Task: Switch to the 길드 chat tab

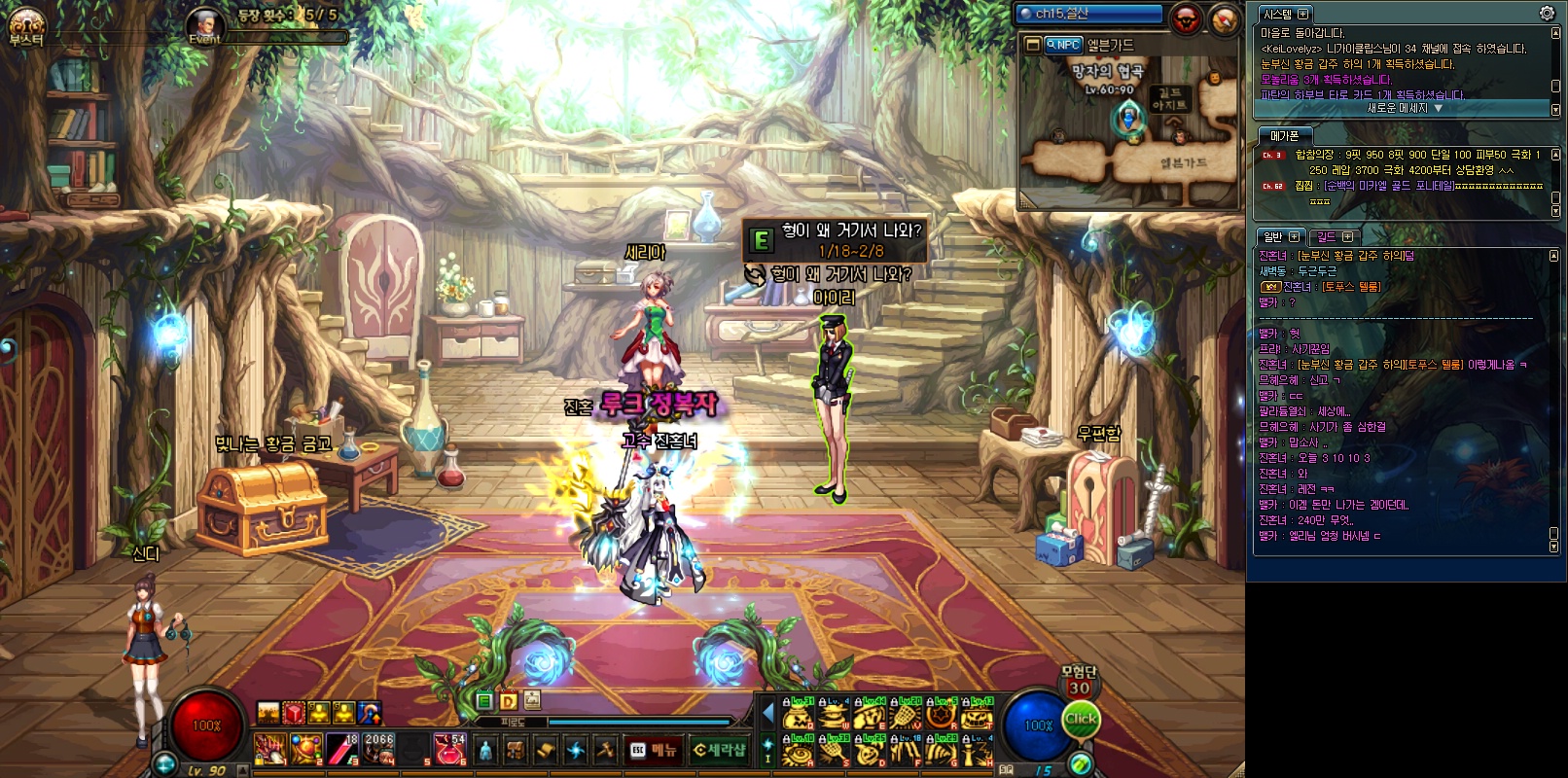Action: coord(1327,236)
